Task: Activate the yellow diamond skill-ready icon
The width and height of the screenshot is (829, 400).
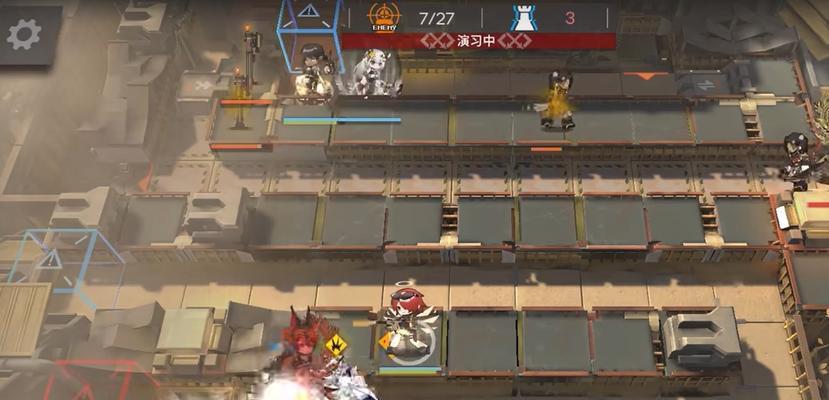Action: coord(338,346)
